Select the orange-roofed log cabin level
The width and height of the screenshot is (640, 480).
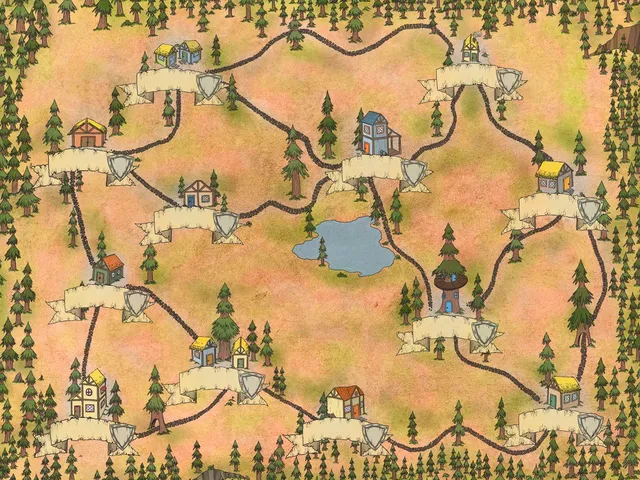click(x=87, y=133)
